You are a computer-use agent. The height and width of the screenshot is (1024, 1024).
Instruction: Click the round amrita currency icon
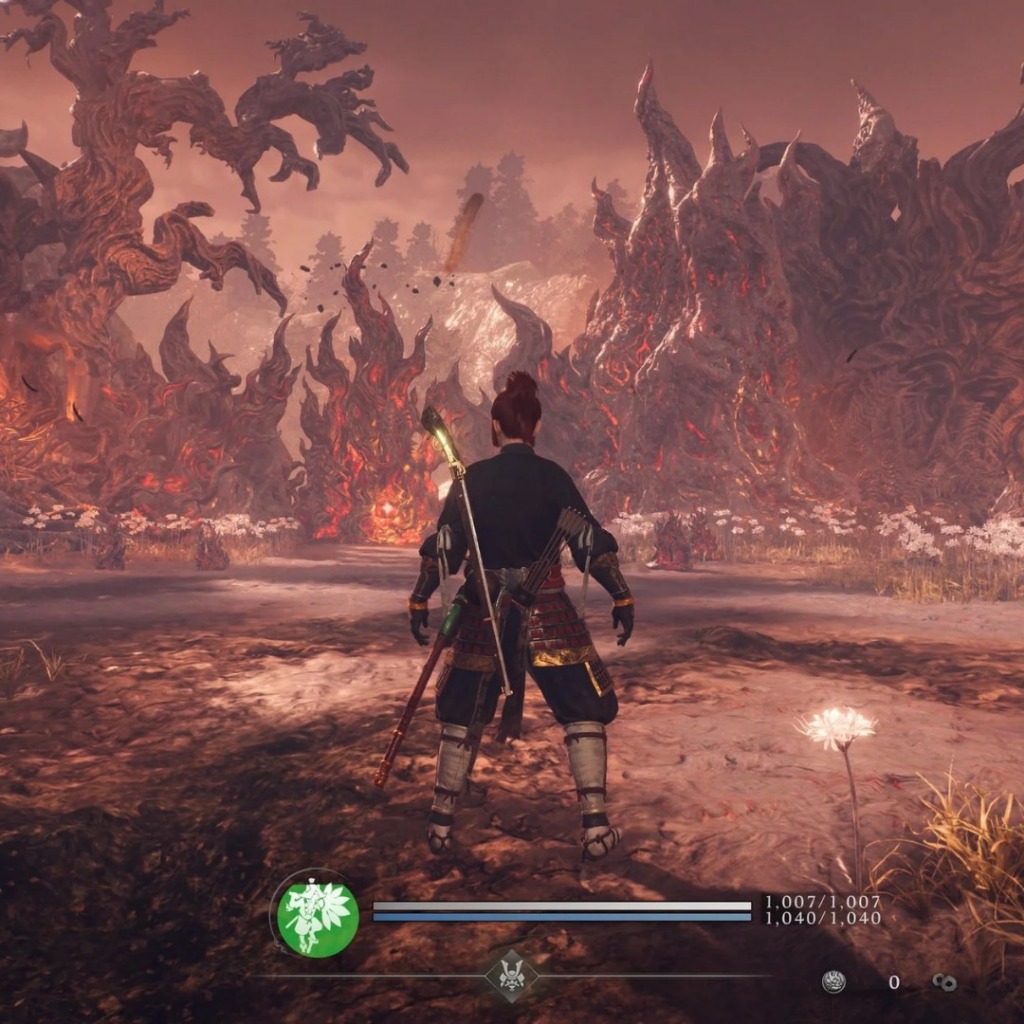pyautogui.click(x=833, y=982)
